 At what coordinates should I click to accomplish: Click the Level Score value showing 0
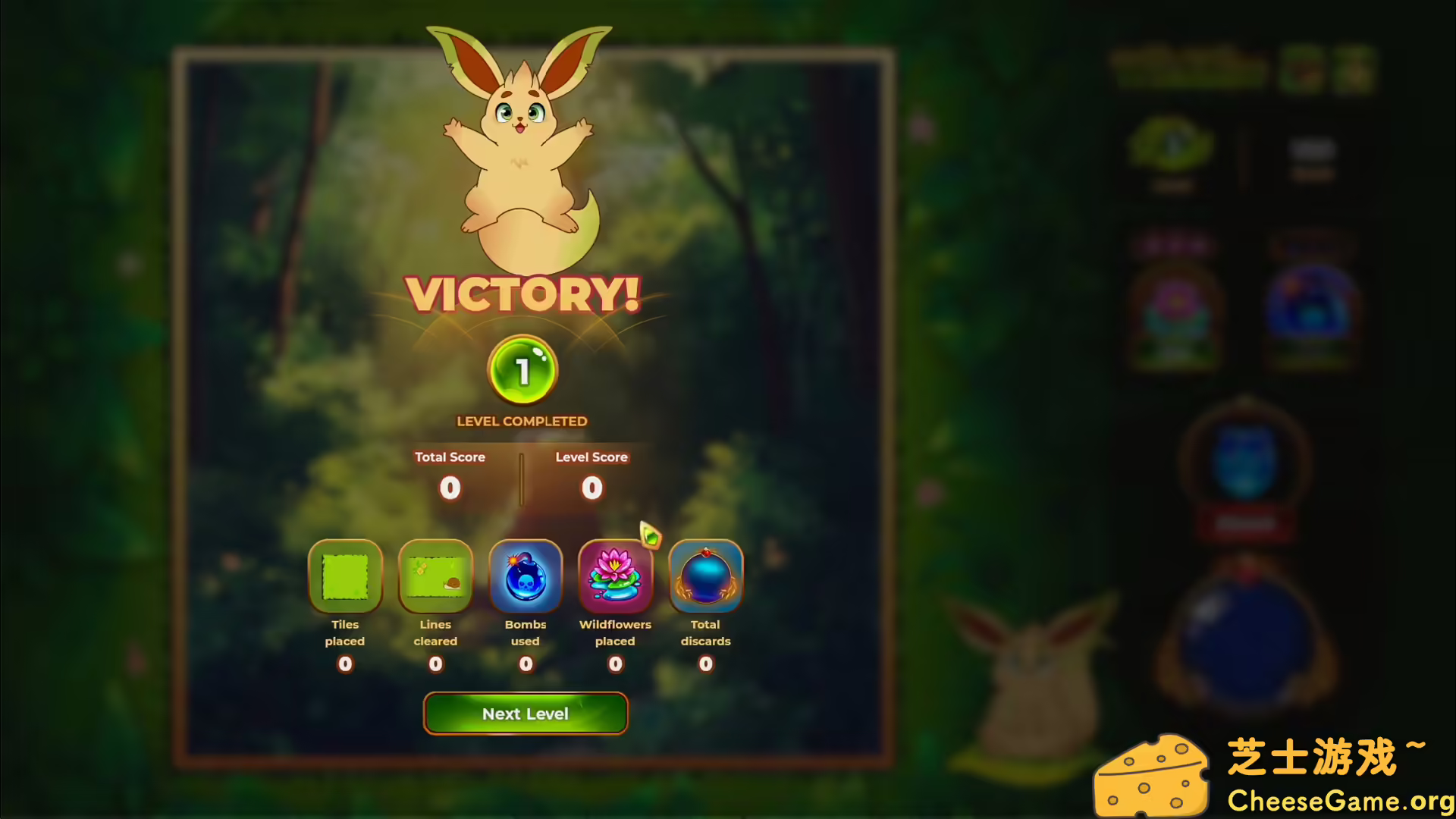click(x=591, y=488)
